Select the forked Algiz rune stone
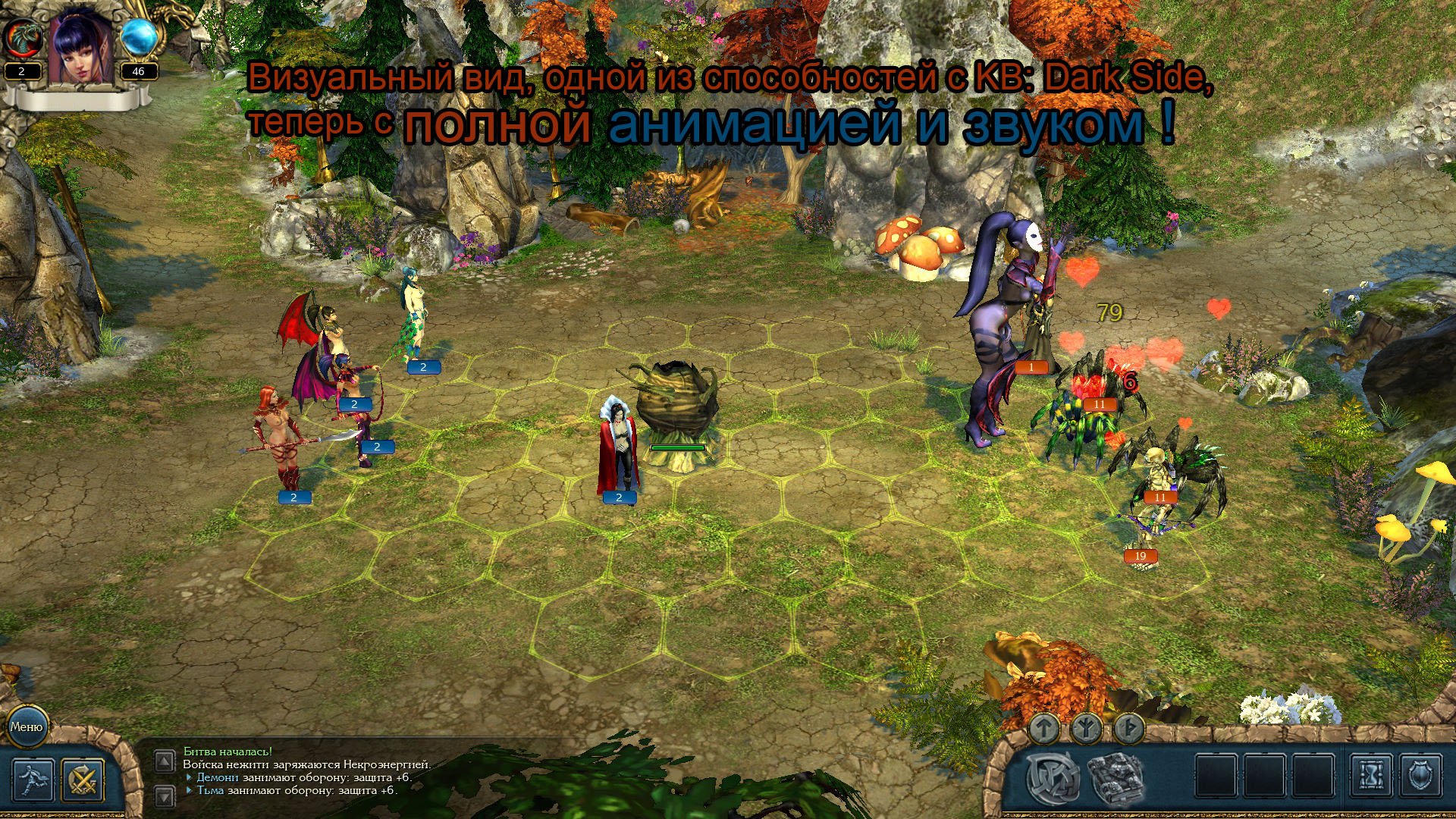The image size is (1456, 819). [1086, 729]
